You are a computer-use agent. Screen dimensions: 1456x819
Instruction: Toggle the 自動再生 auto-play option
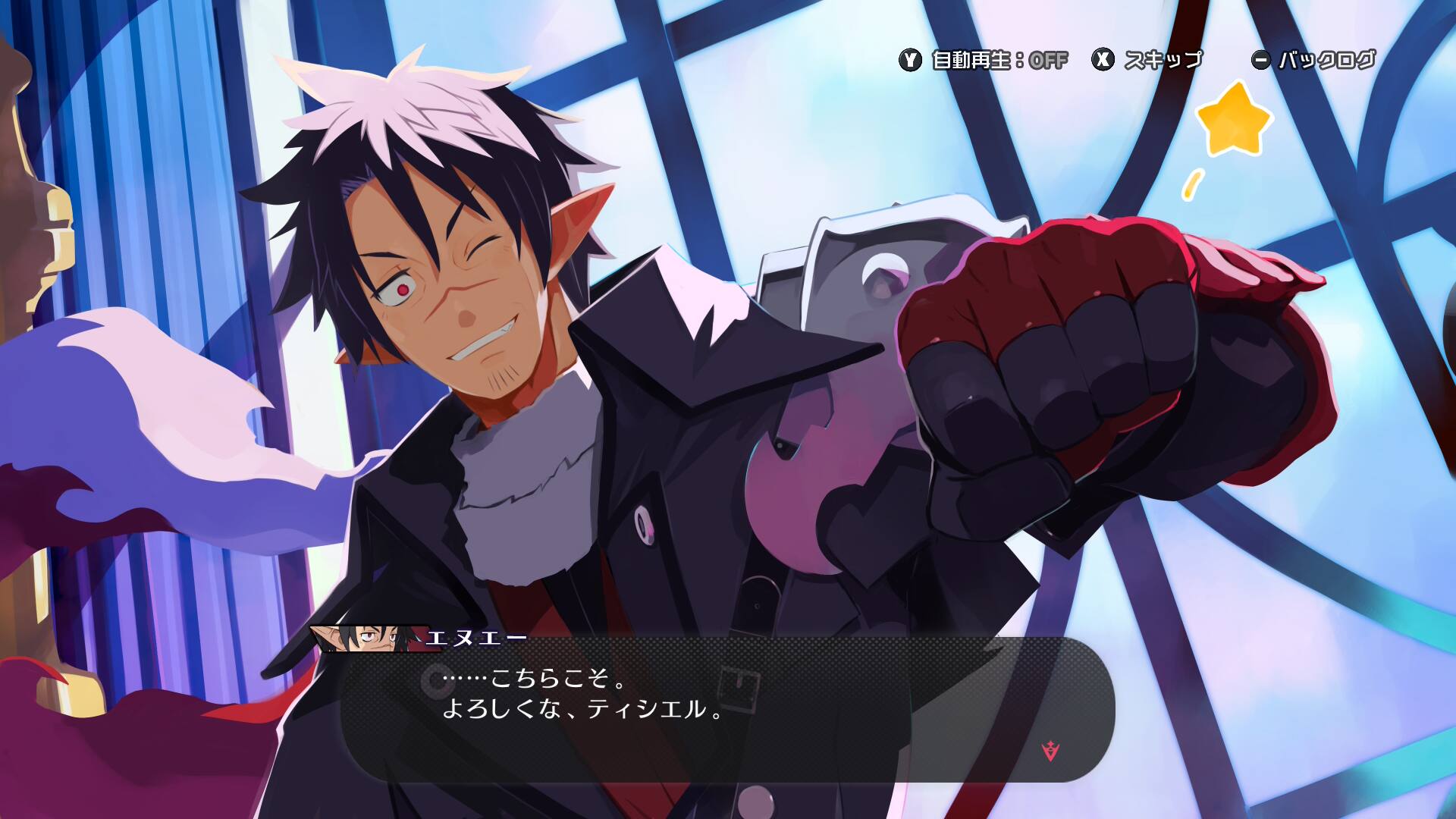point(984,60)
